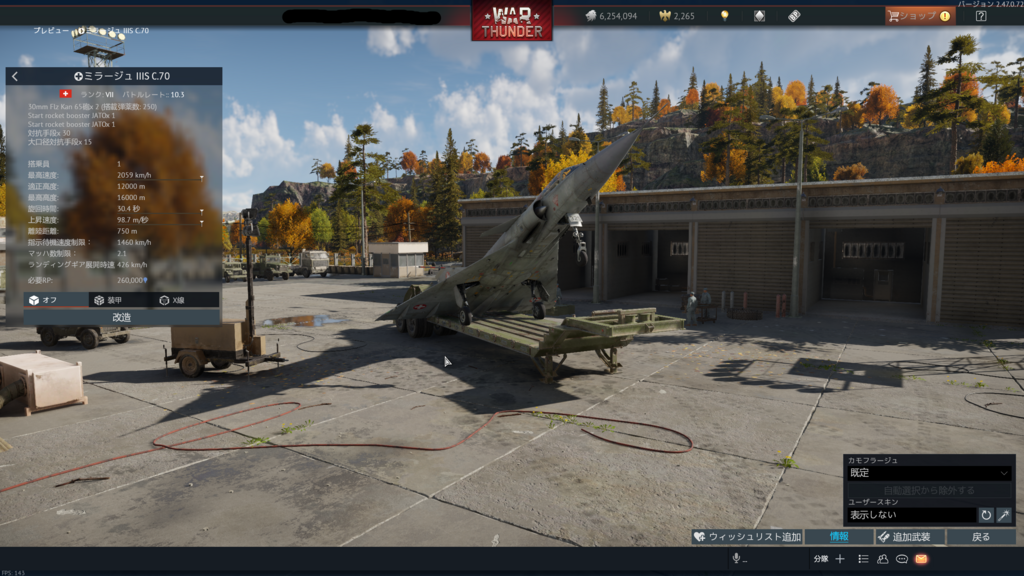1024x576 pixels.
Task: Open the 改造 modifications button
Action: pos(121,316)
